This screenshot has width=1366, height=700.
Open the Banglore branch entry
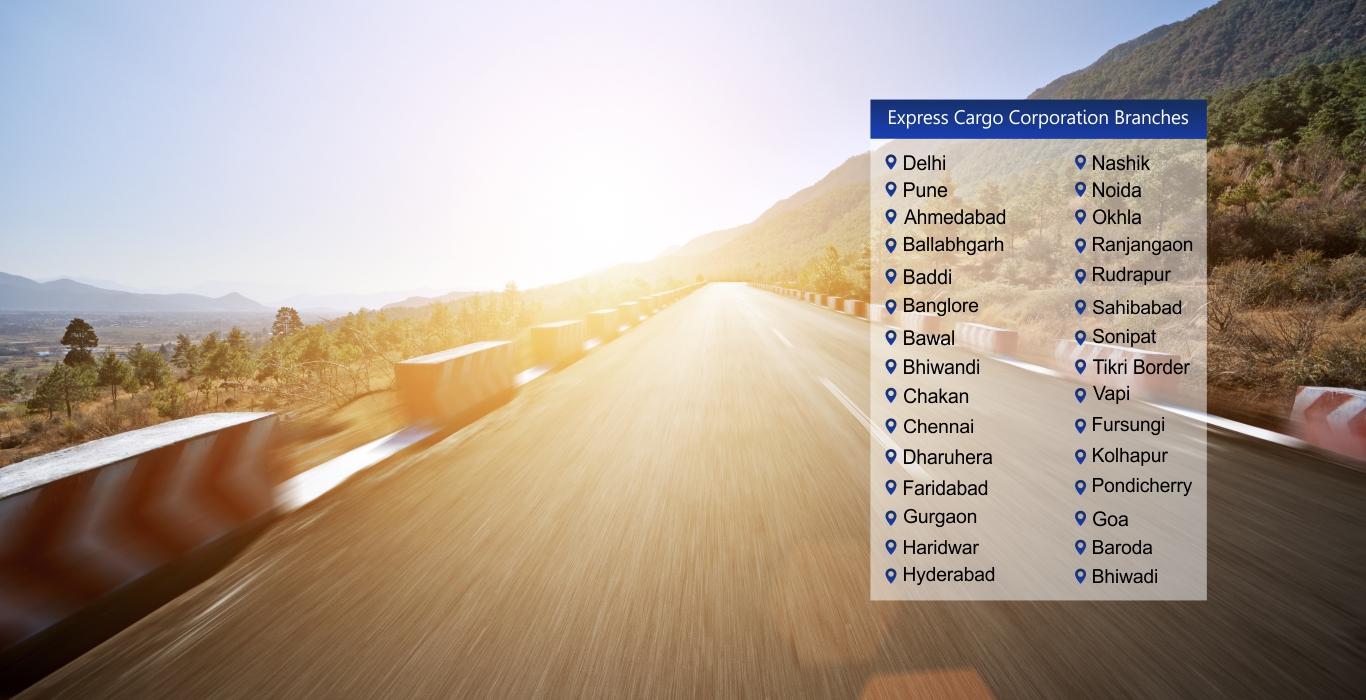coord(940,306)
